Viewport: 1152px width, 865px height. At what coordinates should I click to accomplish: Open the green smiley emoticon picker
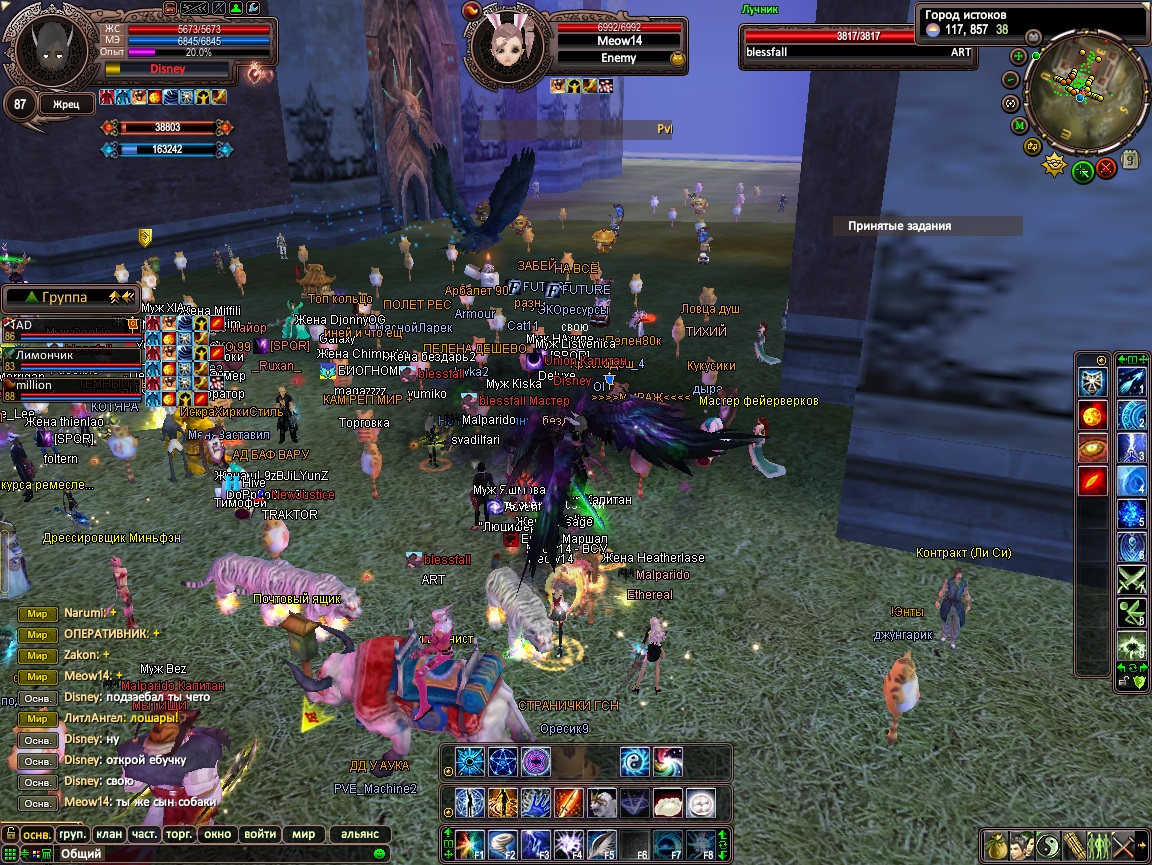(x=379, y=854)
